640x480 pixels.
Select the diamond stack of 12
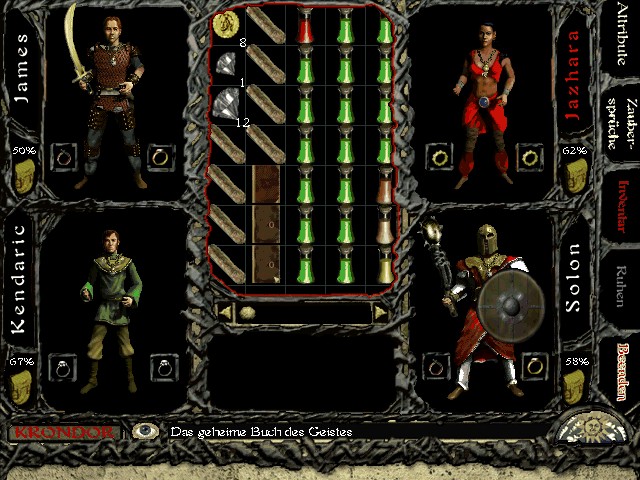point(226,104)
